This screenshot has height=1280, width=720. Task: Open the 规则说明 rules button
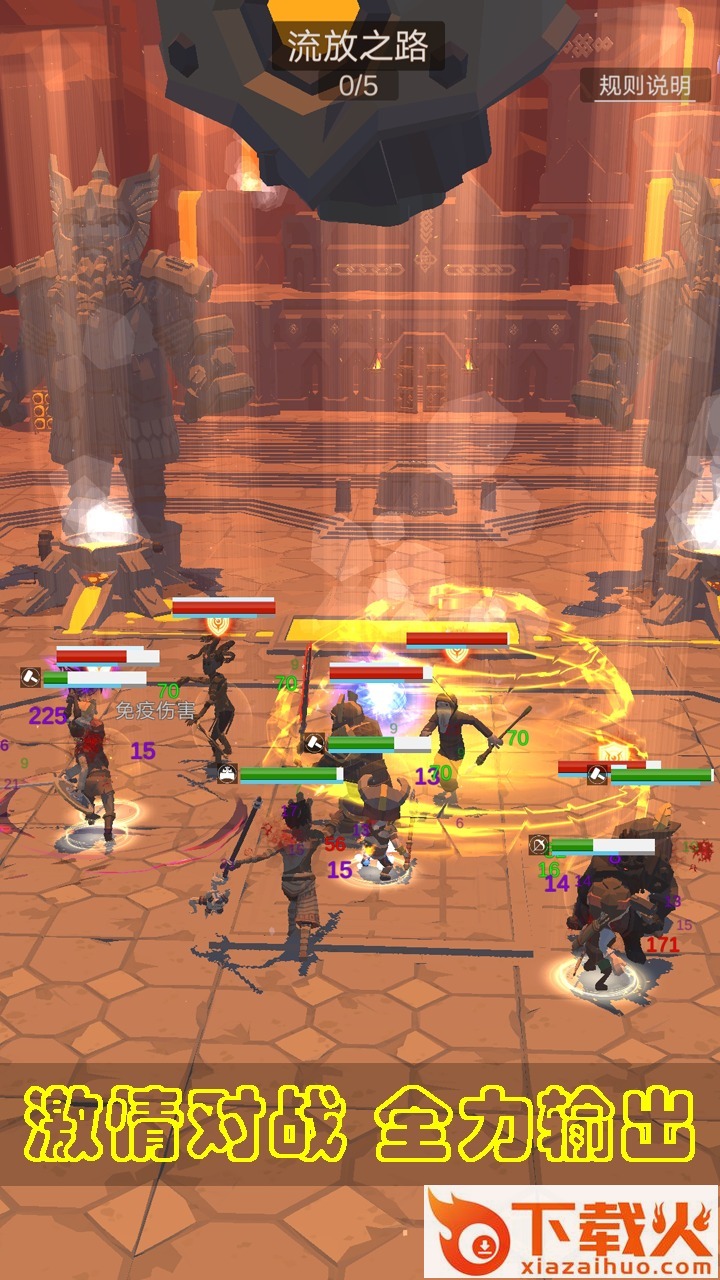[x=645, y=86]
